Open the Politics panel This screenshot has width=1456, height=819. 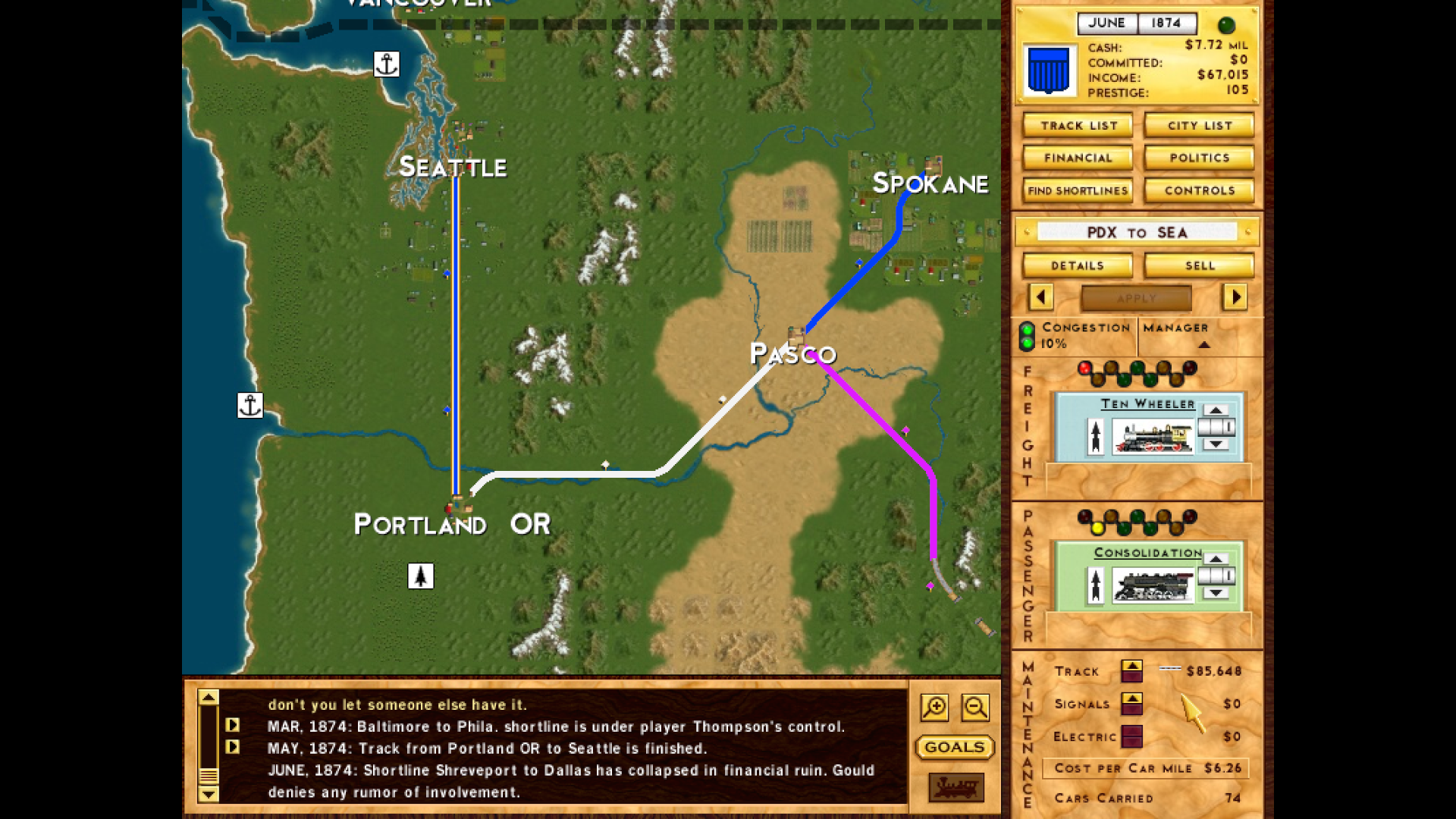coord(1198,158)
